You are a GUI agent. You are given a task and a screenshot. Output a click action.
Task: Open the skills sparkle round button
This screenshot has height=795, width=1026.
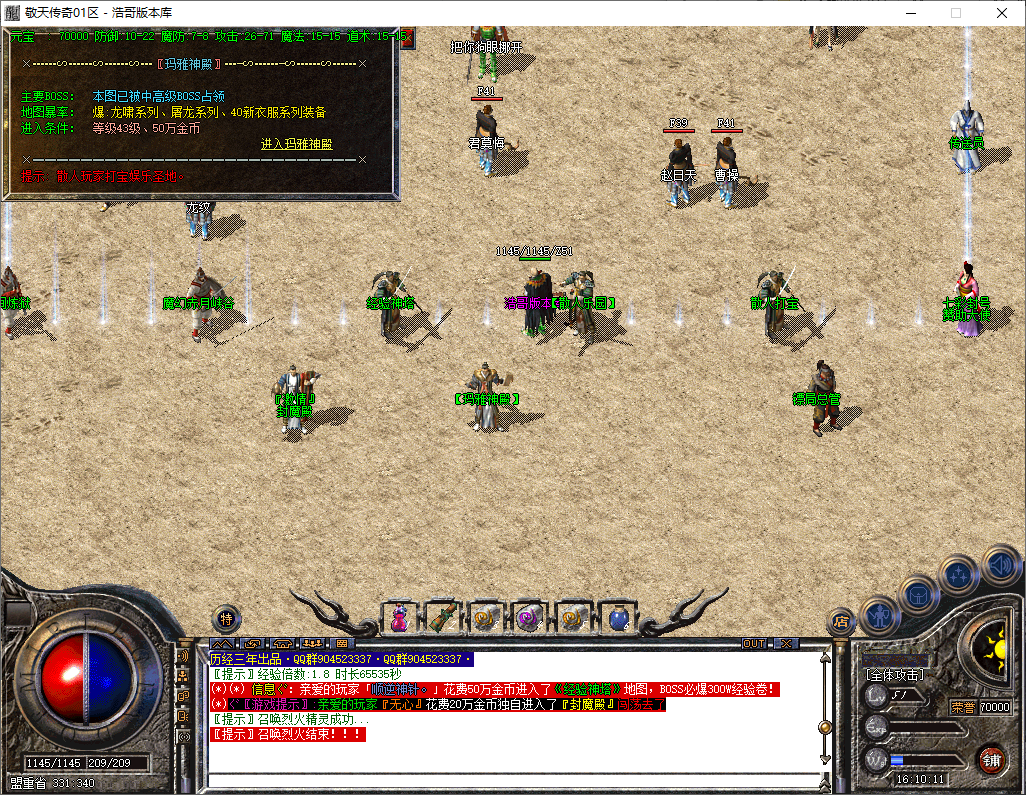click(959, 576)
